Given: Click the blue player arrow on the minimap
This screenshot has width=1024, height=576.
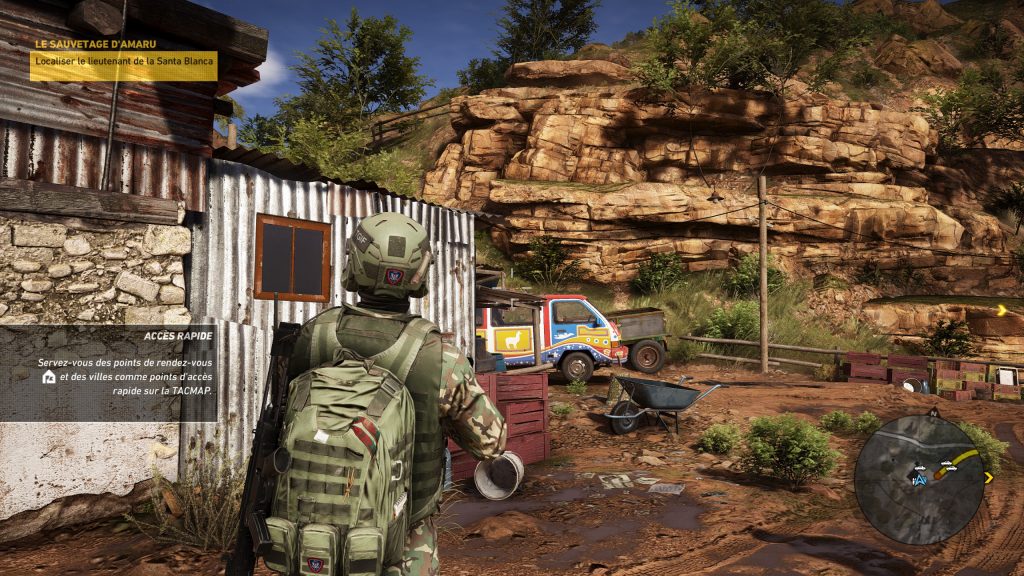Looking at the screenshot, I should (x=918, y=480).
